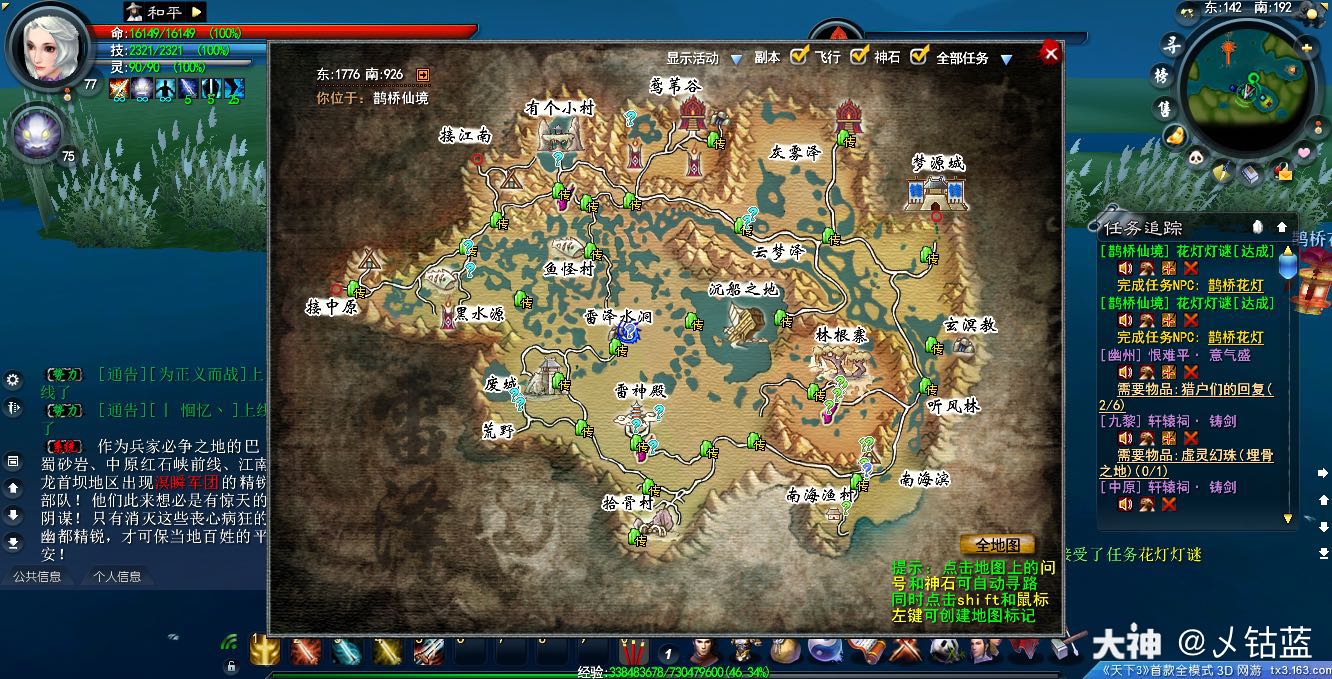Open the 售 shop button beside minimap

click(1165, 107)
